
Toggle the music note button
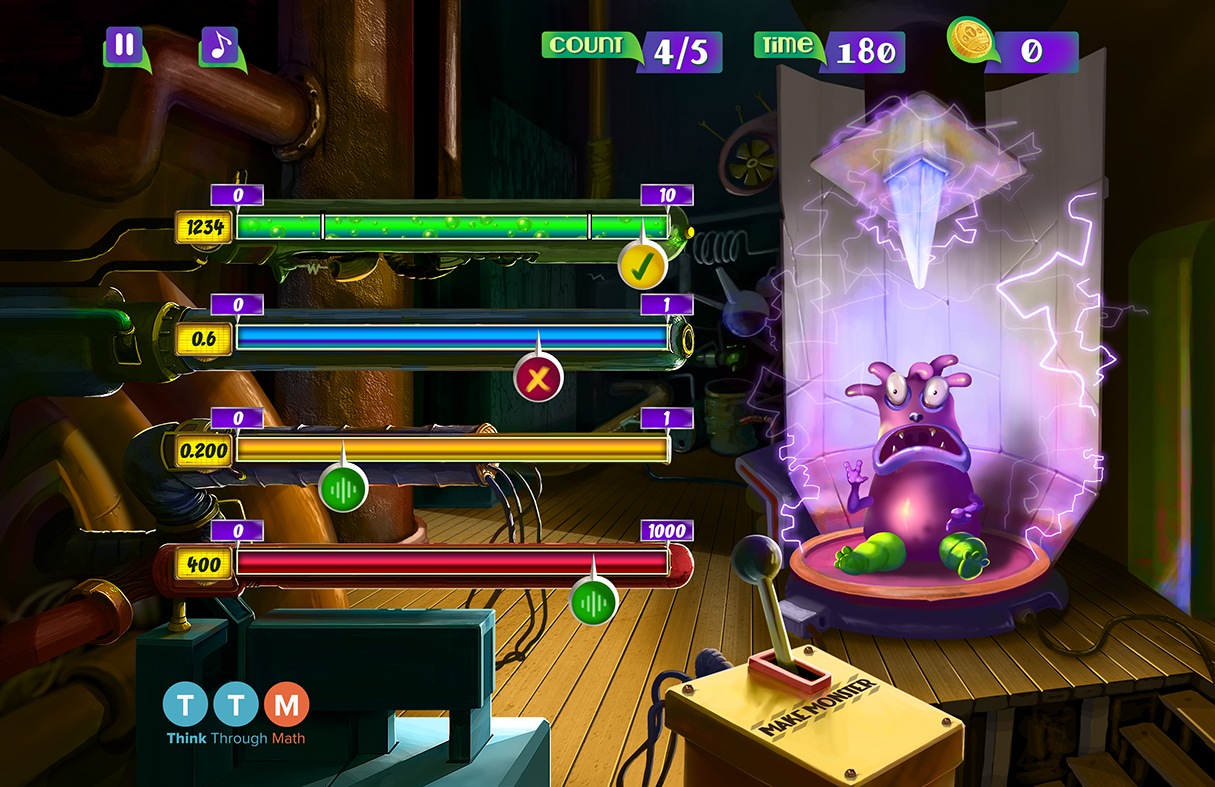[219, 46]
